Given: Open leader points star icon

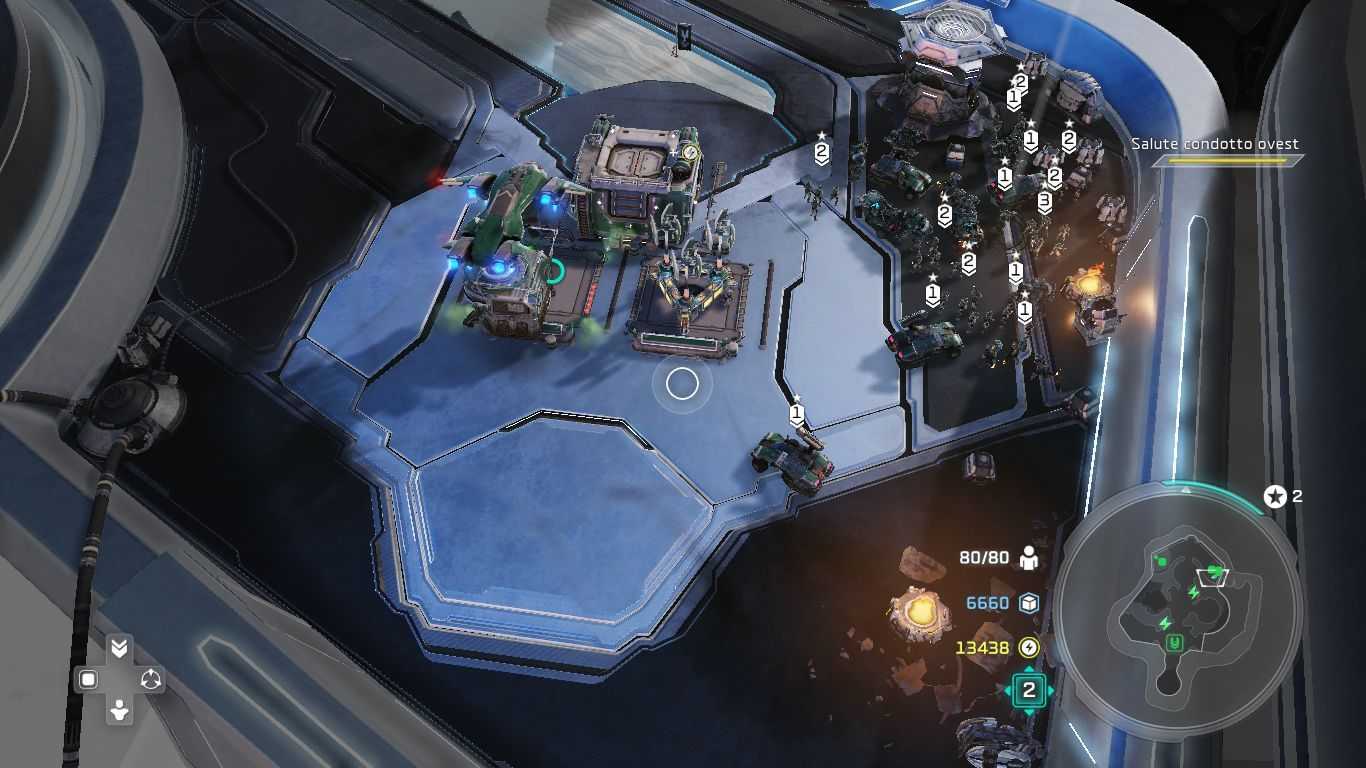Looking at the screenshot, I should pyautogui.click(x=1275, y=496).
